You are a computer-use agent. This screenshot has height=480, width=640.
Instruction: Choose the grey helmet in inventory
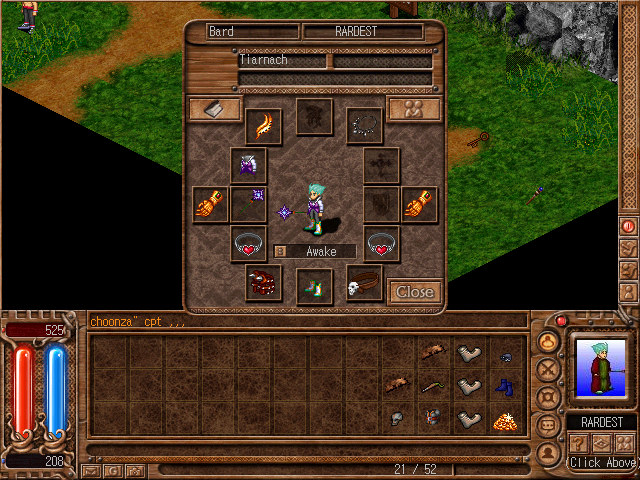(397, 420)
